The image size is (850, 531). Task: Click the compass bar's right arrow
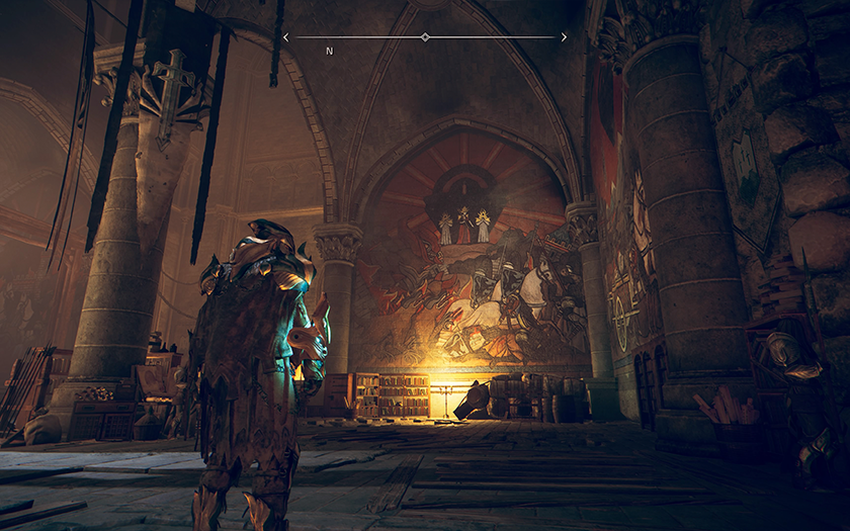pos(564,37)
